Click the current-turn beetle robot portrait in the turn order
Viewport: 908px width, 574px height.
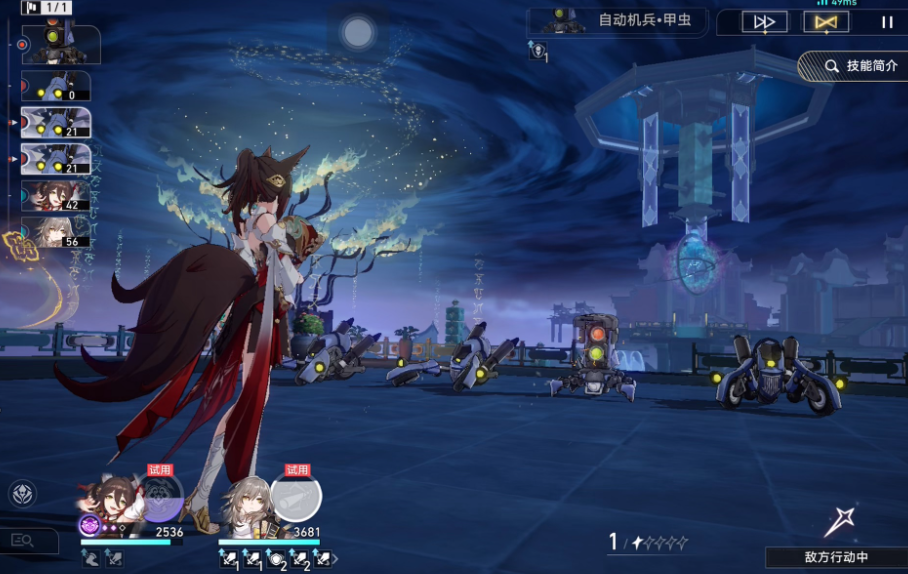60,44
